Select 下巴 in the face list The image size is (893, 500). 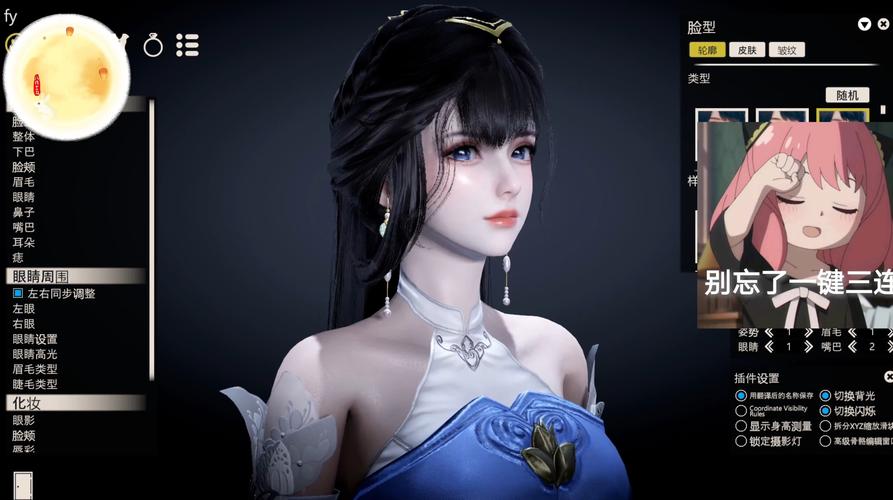pos(23,152)
